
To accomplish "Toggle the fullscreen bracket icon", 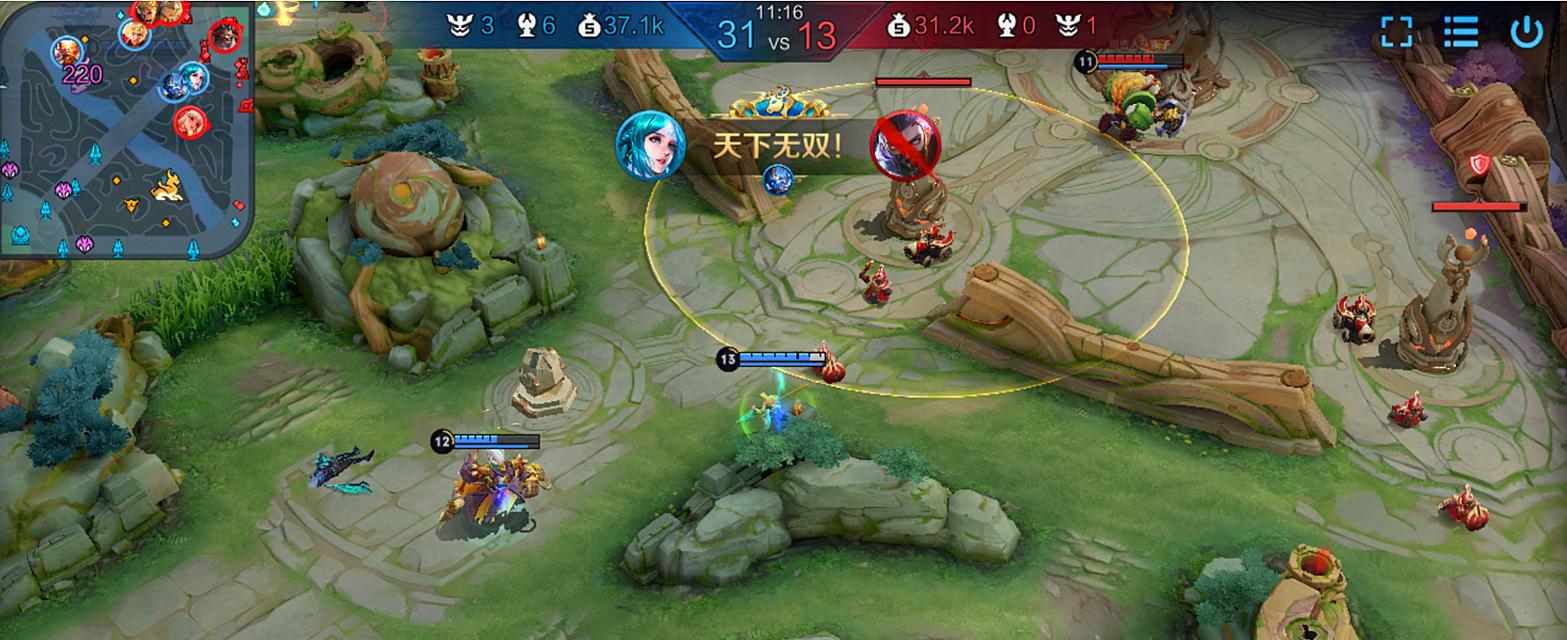I will (x=1396, y=31).
